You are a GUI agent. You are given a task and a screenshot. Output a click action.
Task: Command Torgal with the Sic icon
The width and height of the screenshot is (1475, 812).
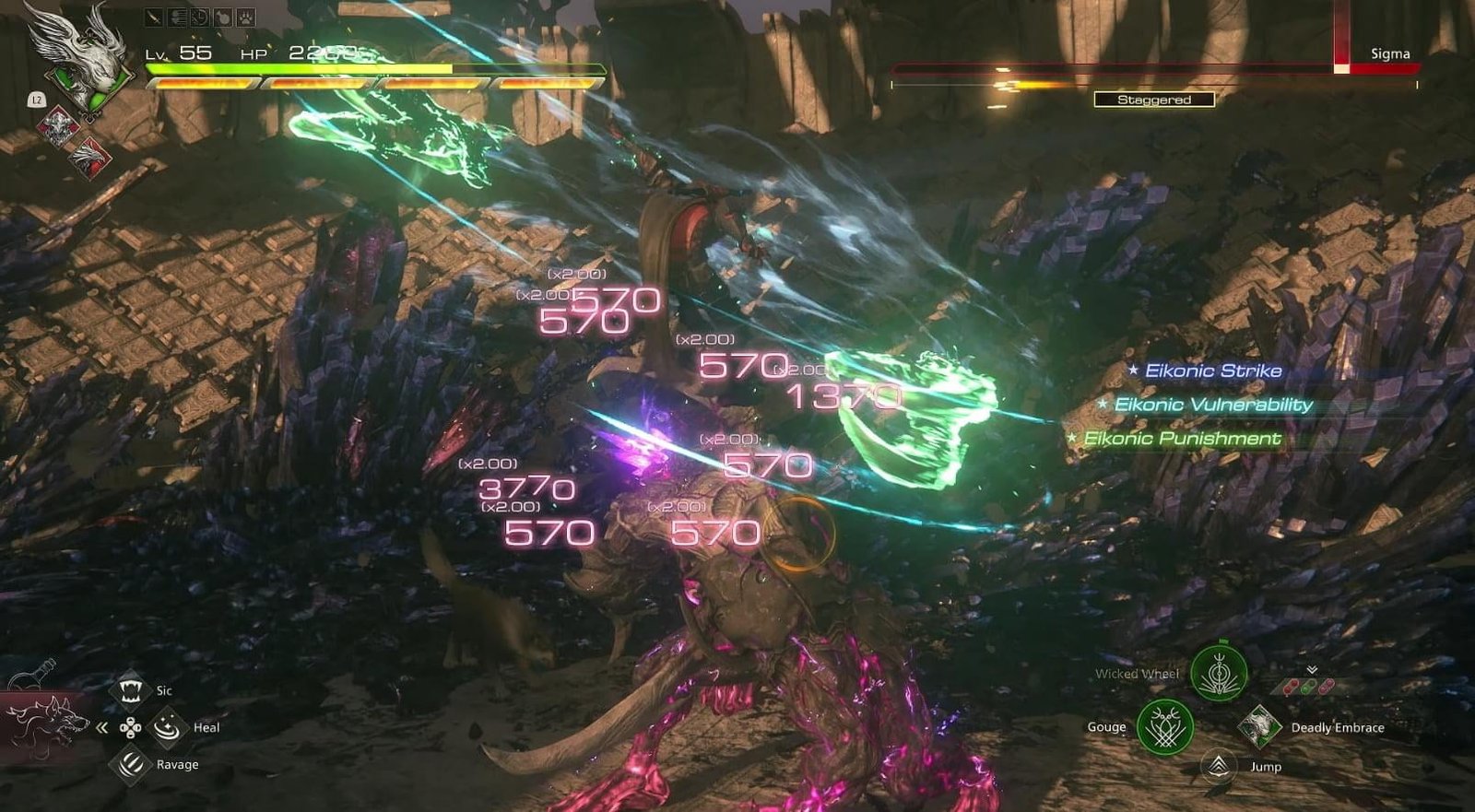click(130, 689)
